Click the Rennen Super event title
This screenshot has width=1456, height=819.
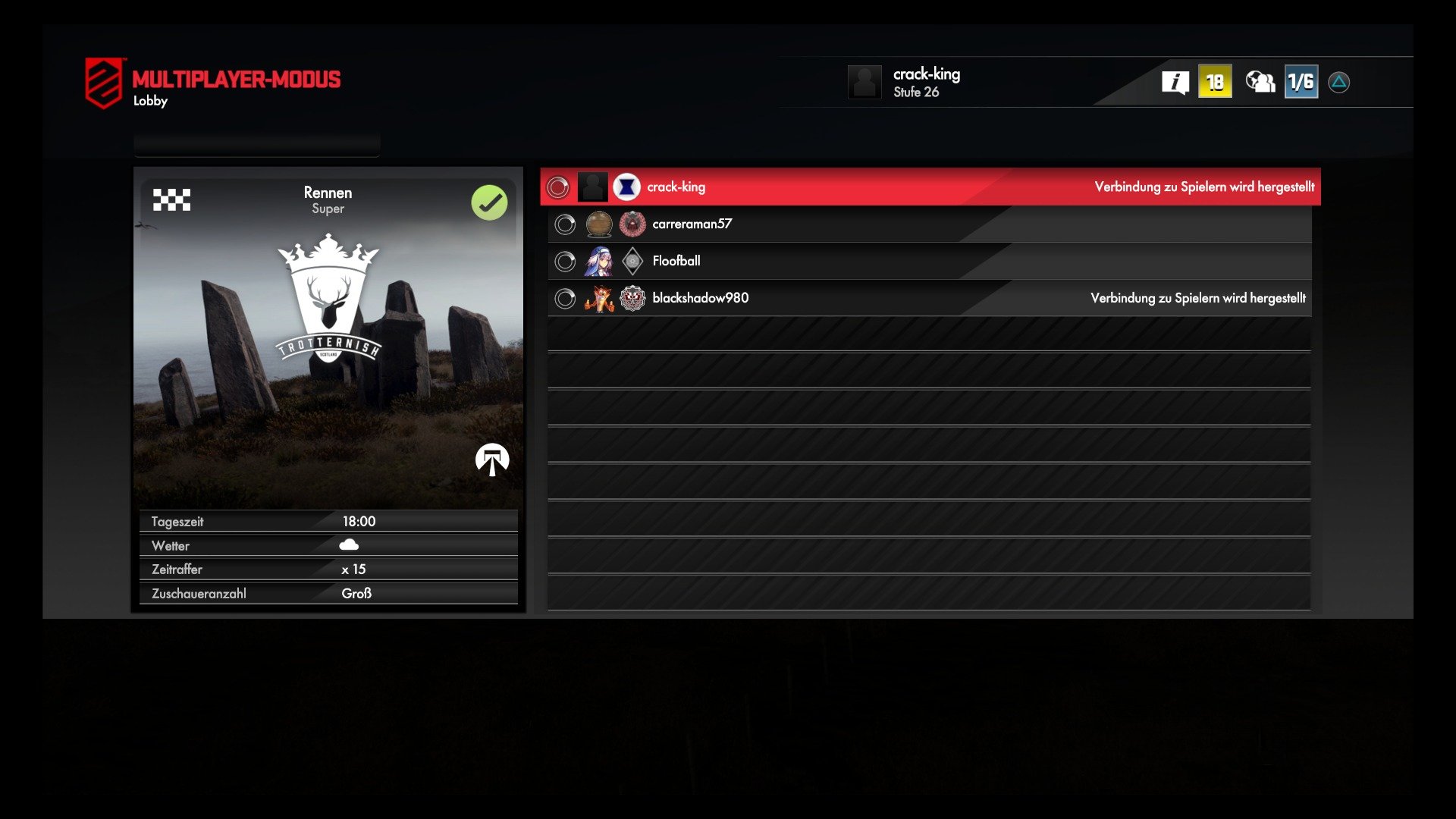click(x=328, y=199)
